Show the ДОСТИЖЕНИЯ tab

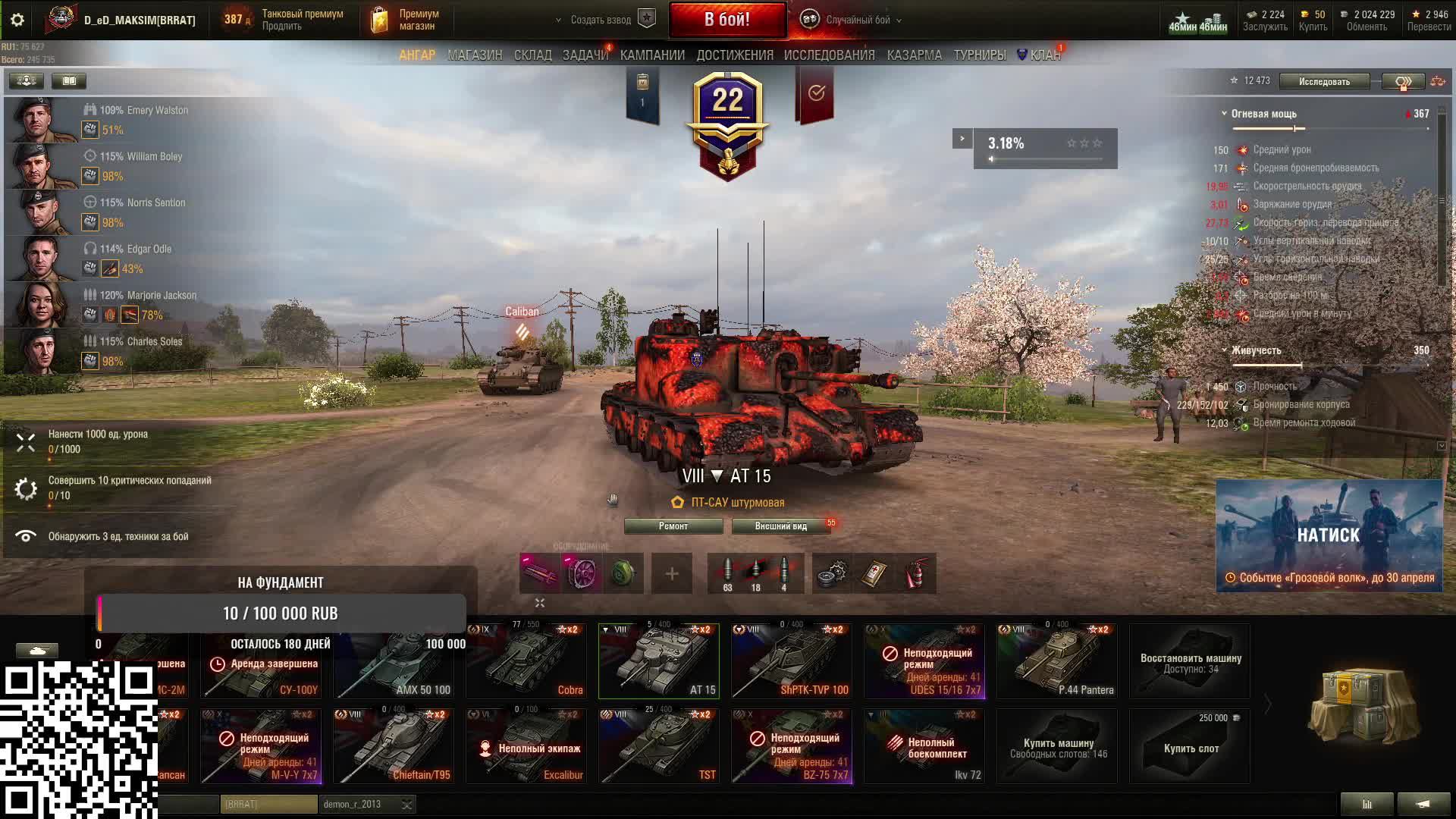(x=735, y=55)
